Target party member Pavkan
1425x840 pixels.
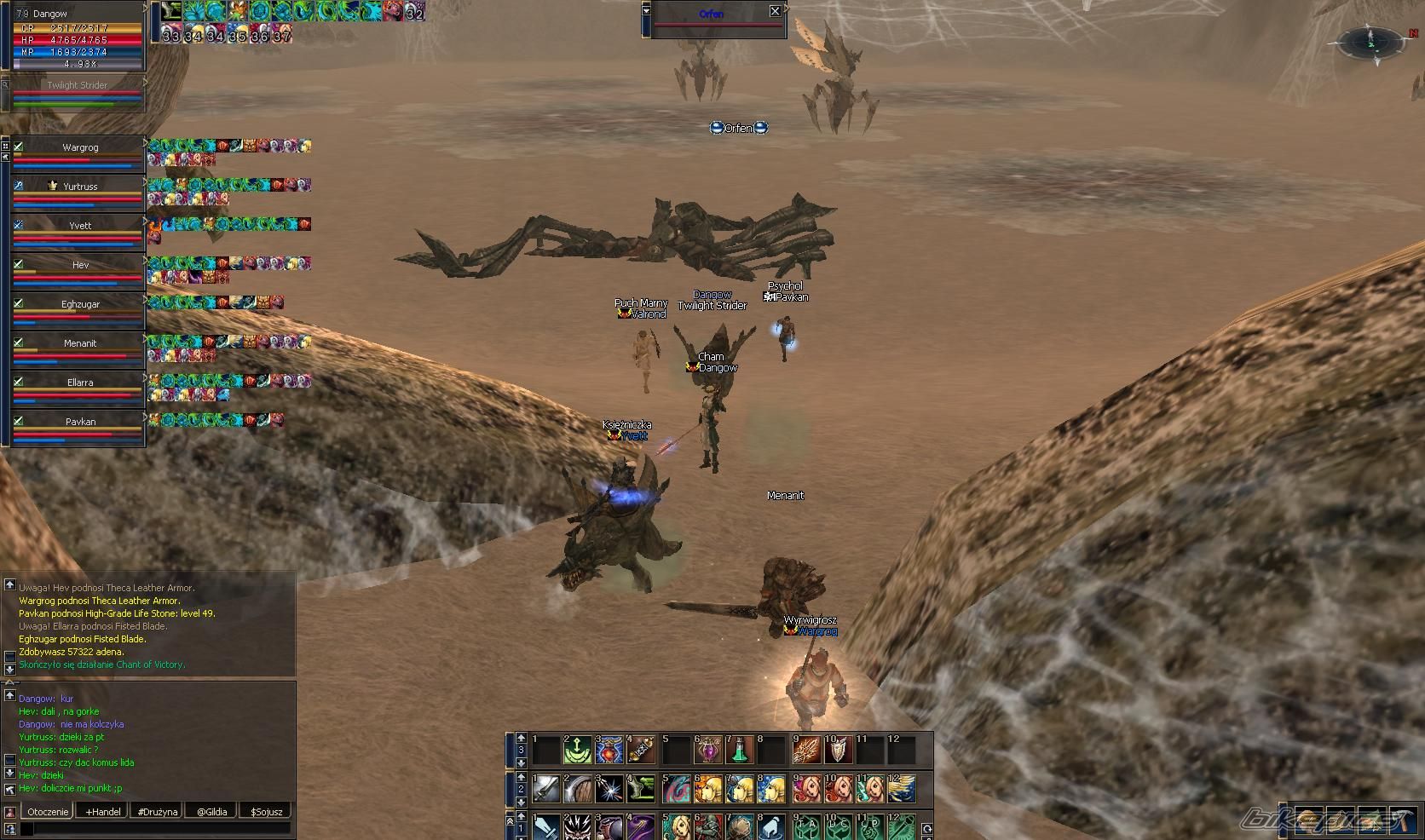pyautogui.click(x=79, y=422)
